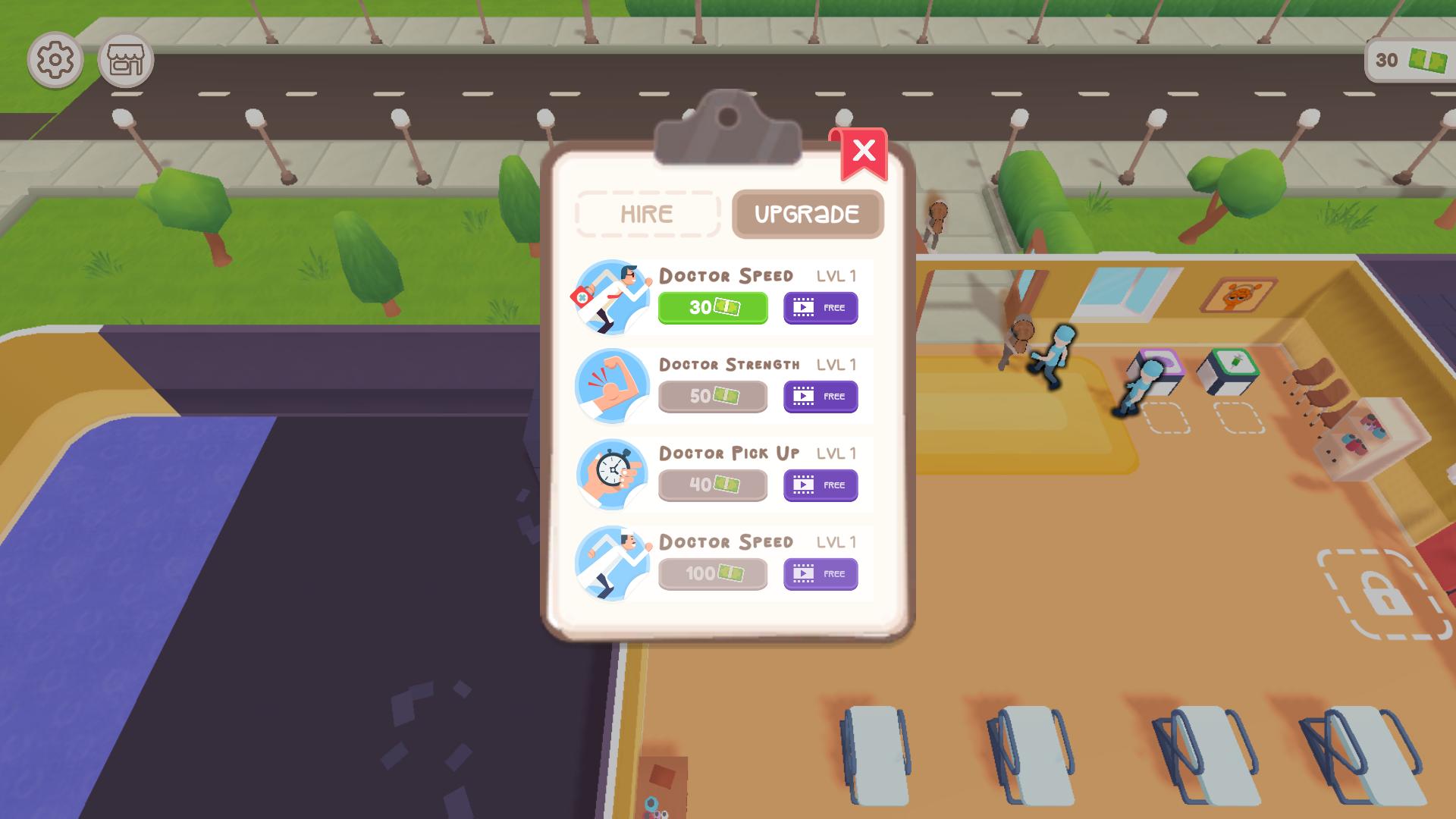This screenshot has height=819, width=1456.
Task: Click the second Doctor Speed doctor icon
Action: 611,563
